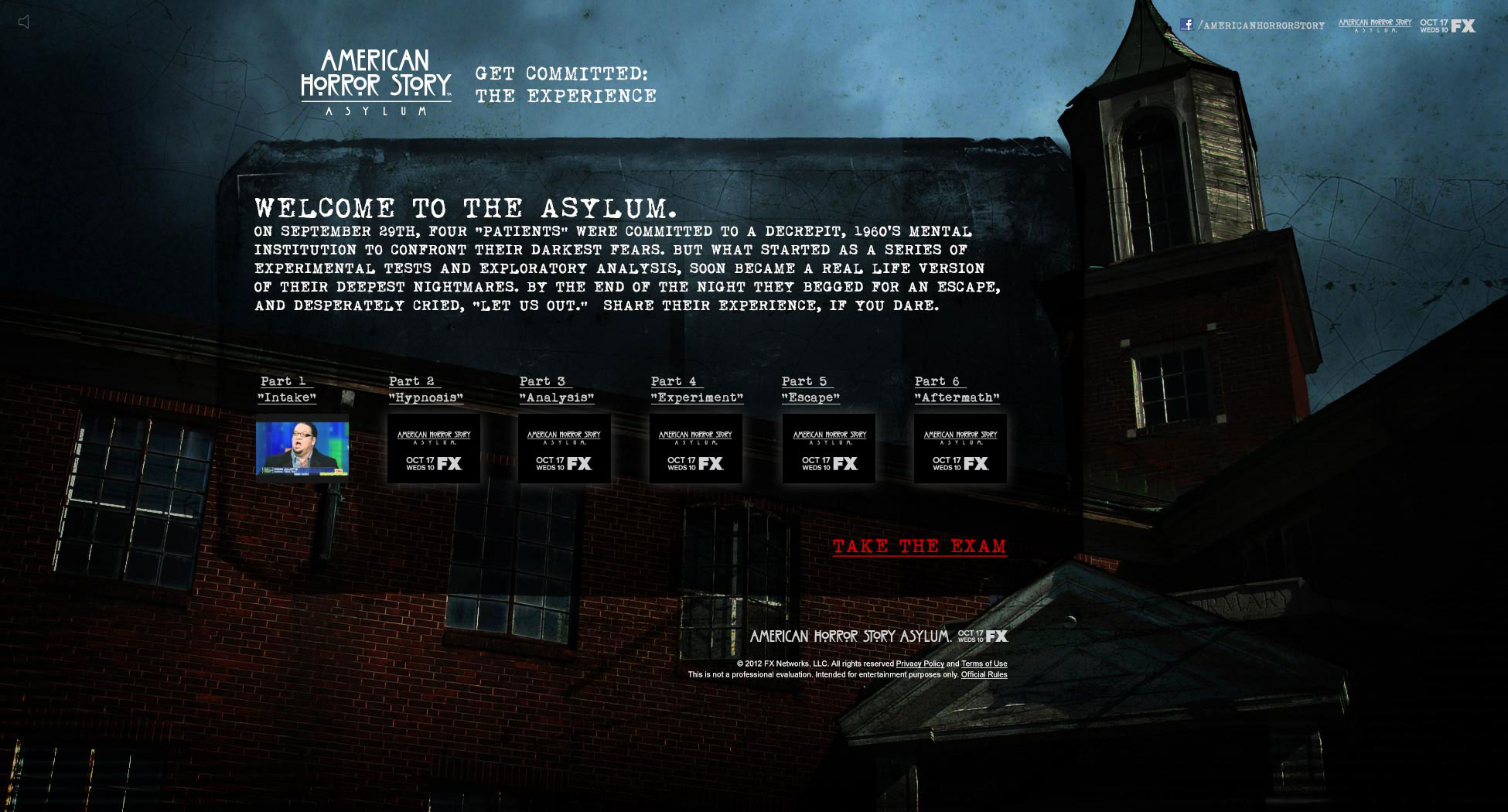Choose the Part 4 "Experiment" link

(x=696, y=390)
